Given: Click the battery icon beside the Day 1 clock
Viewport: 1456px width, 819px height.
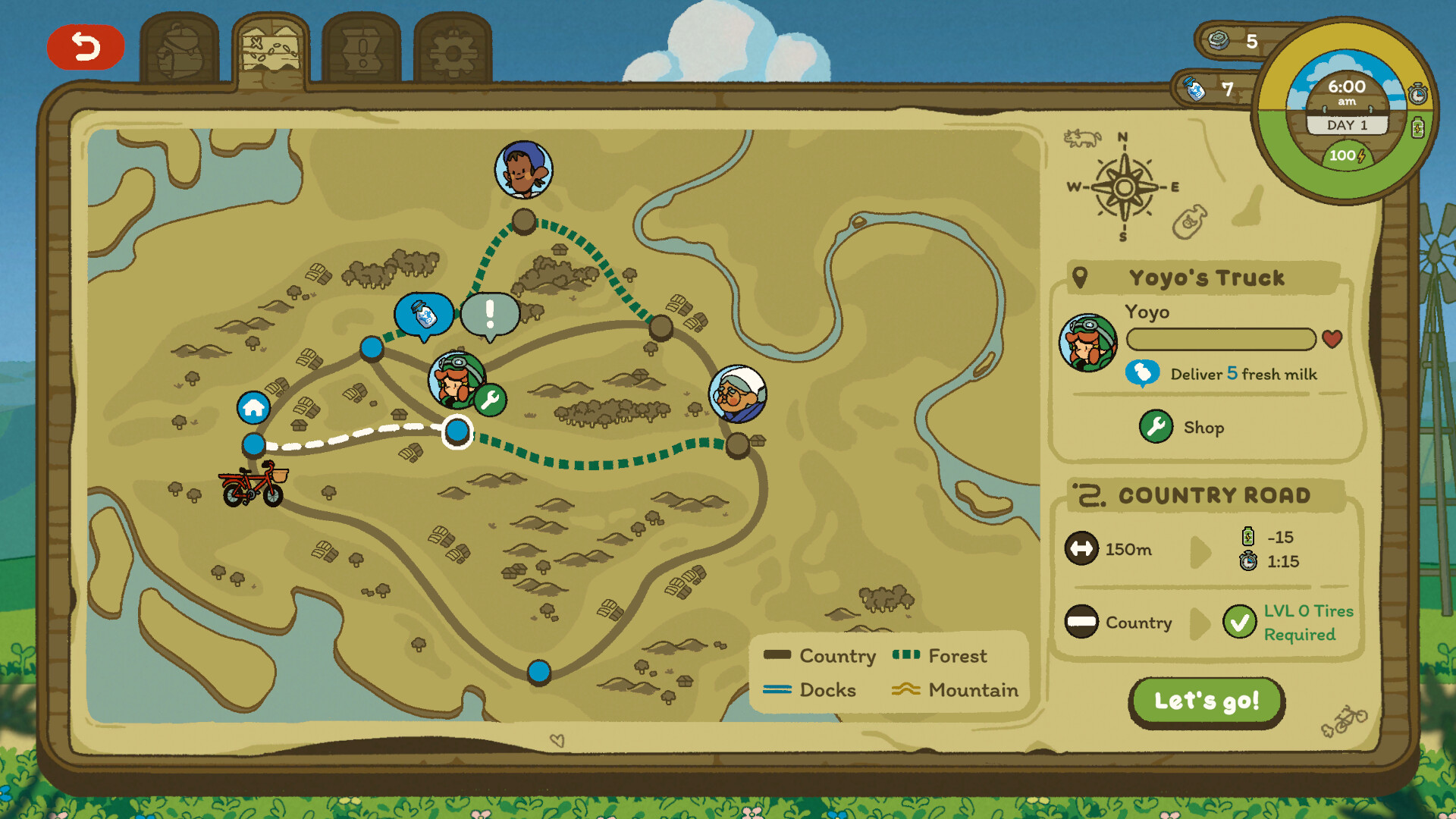Looking at the screenshot, I should tap(1417, 127).
